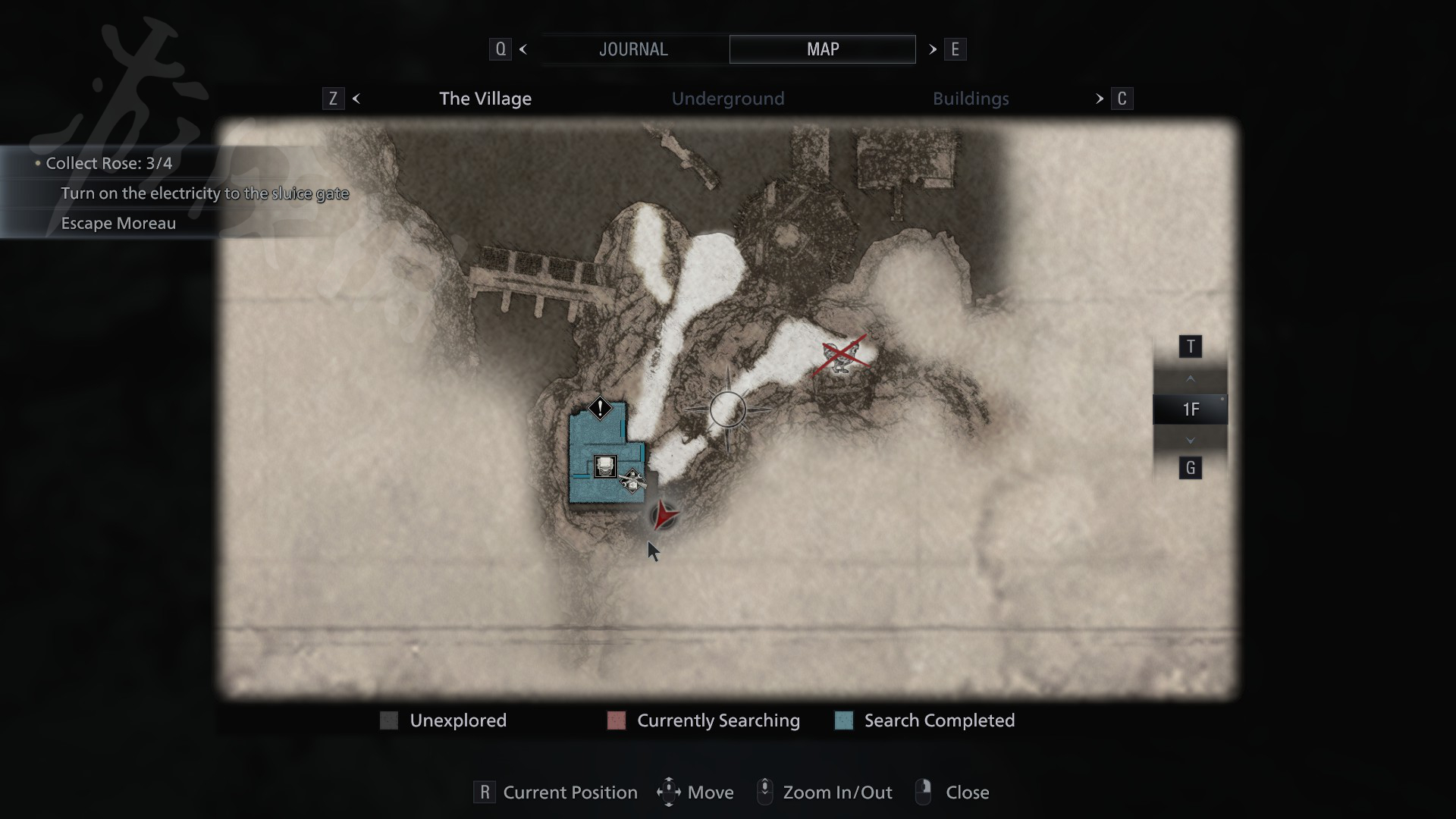This screenshot has height=819, width=1456.
Task: Click the exclamation mark map marker
Action: pyautogui.click(x=600, y=408)
